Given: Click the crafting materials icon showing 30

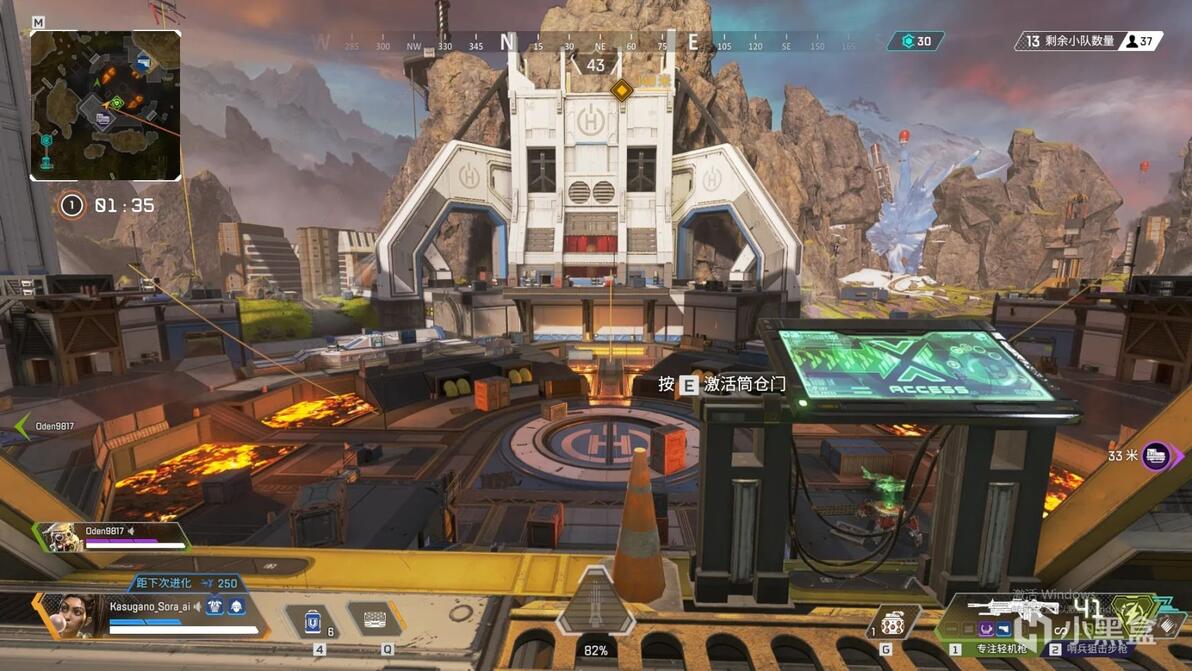Looking at the screenshot, I should click(916, 41).
